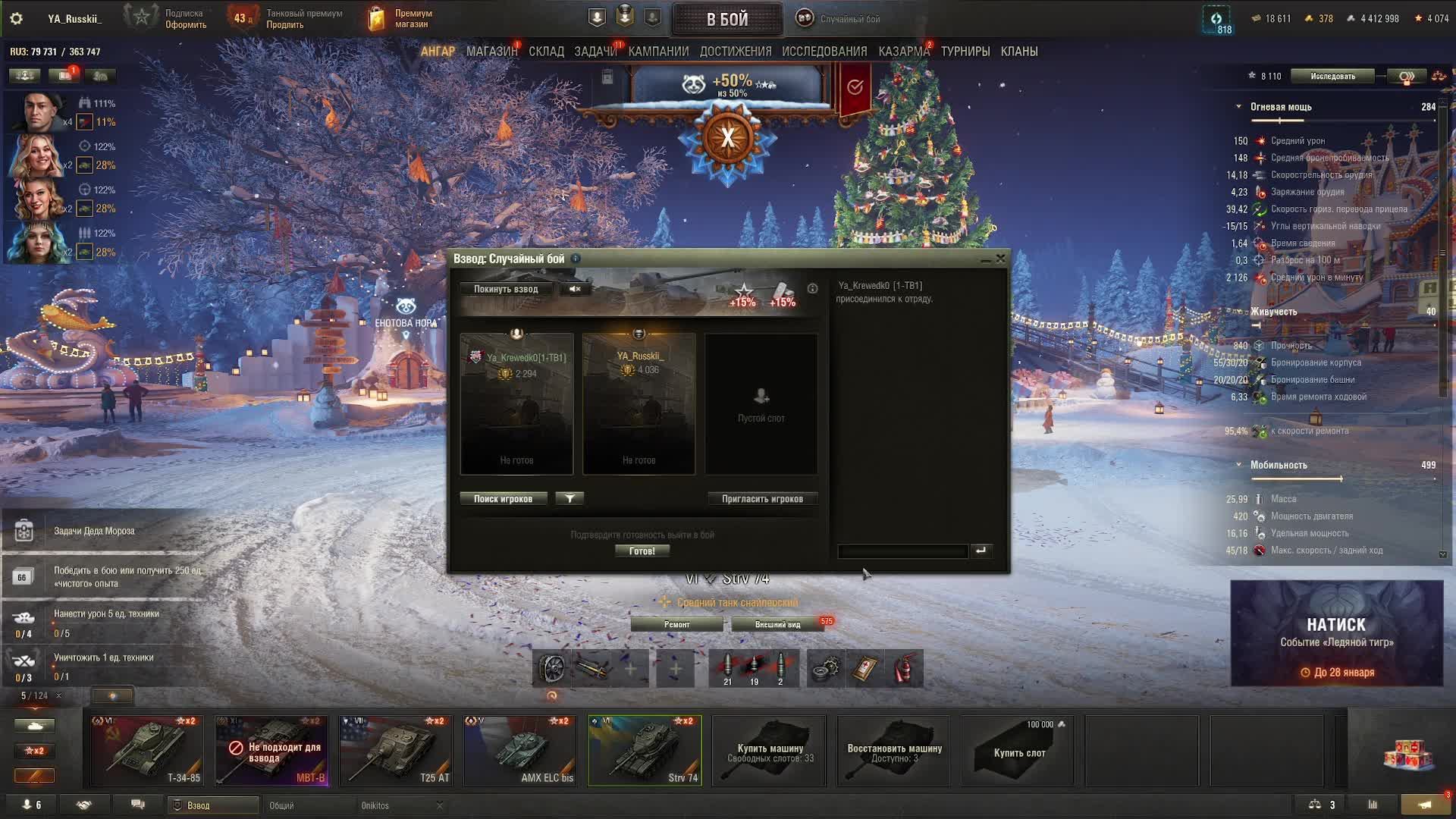Click the Исследовать research button

point(1332,76)
